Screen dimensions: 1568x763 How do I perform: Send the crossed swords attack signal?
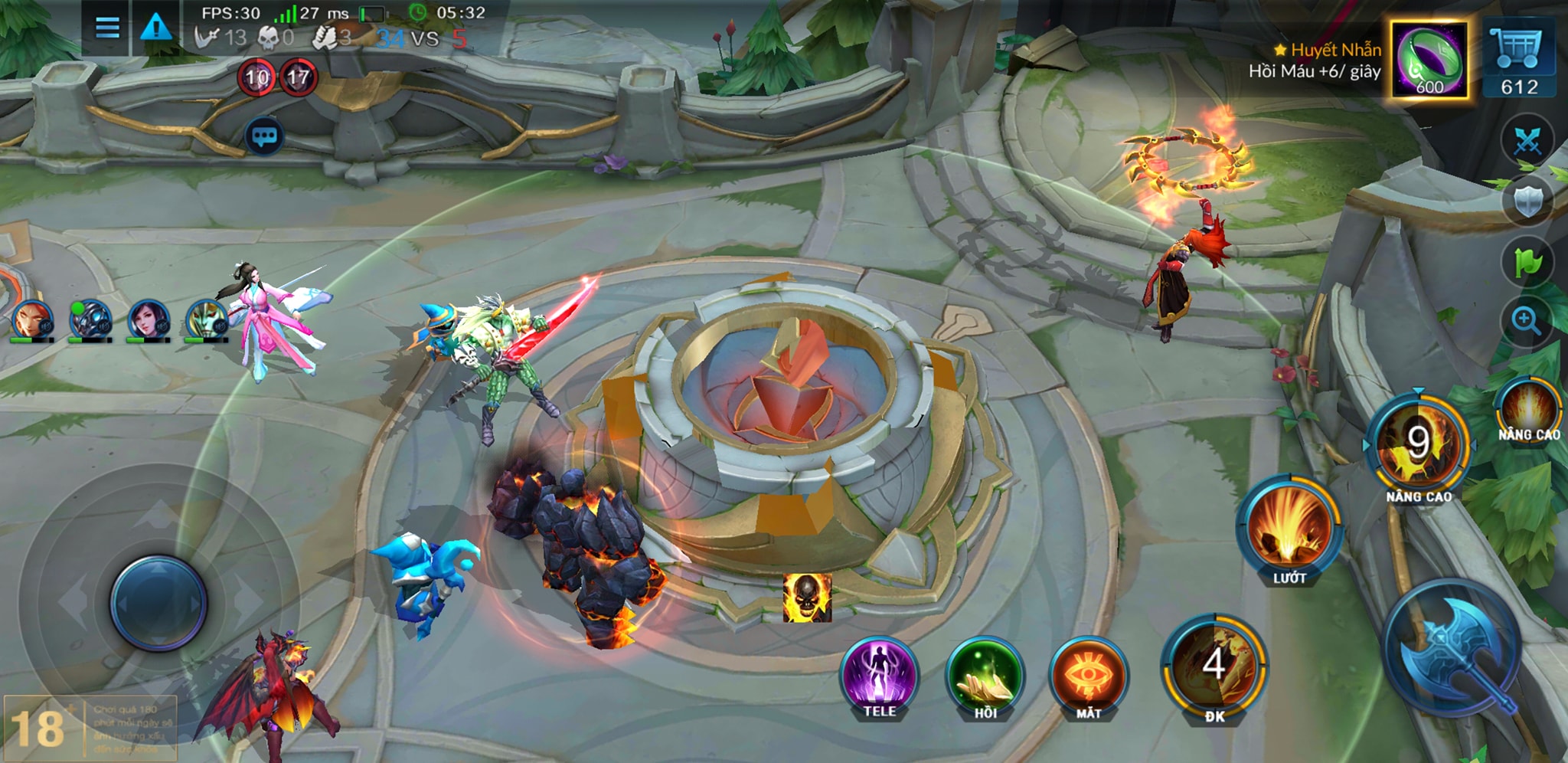coord(1527,141)
